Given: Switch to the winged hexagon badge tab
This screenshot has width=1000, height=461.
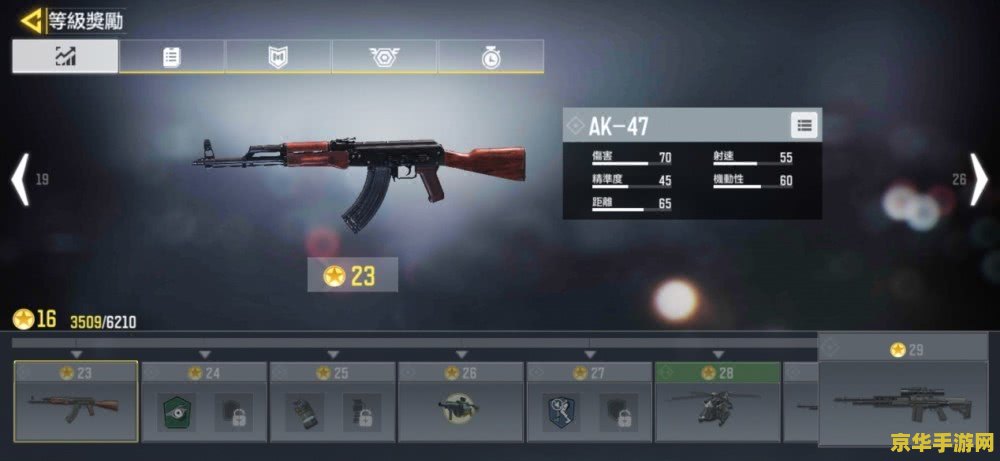Looking at the screenshot, I should pyautogui.click(x=384, y=57).
